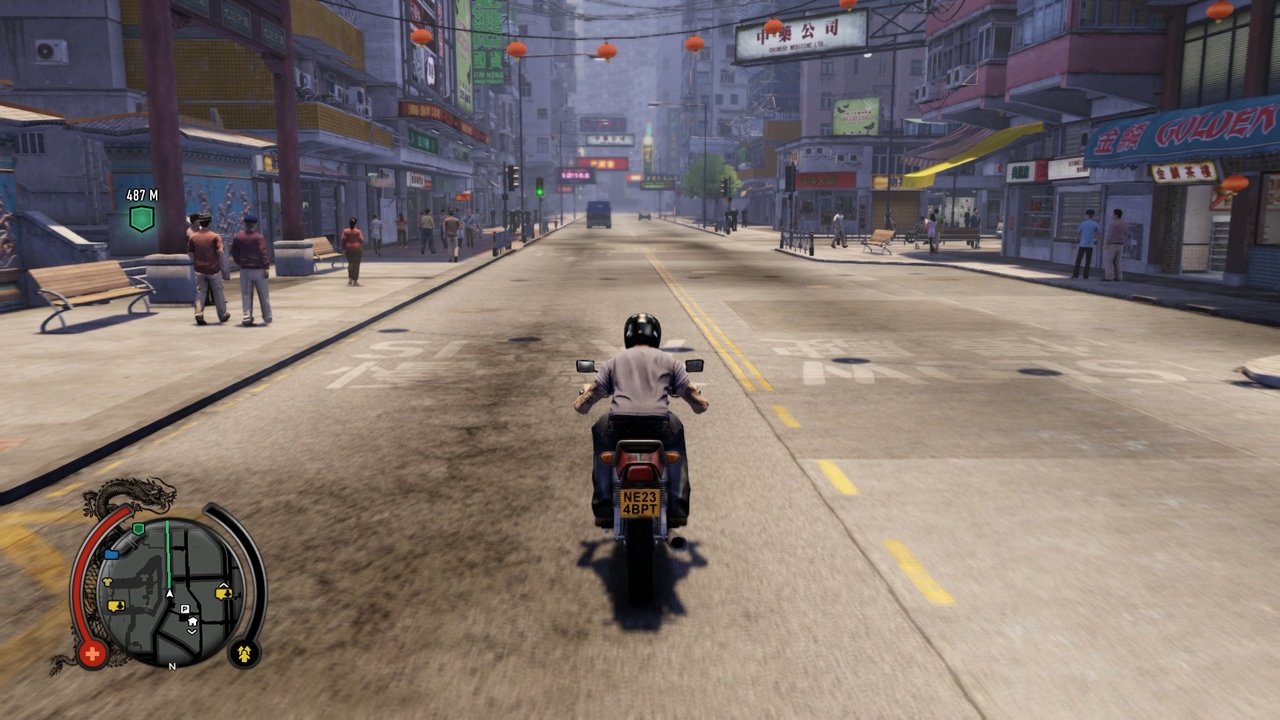This screenshot has height=720, width=1280.
Task: Select the yellow speech marker with upward arrow
Action: (x=224, y=592)
